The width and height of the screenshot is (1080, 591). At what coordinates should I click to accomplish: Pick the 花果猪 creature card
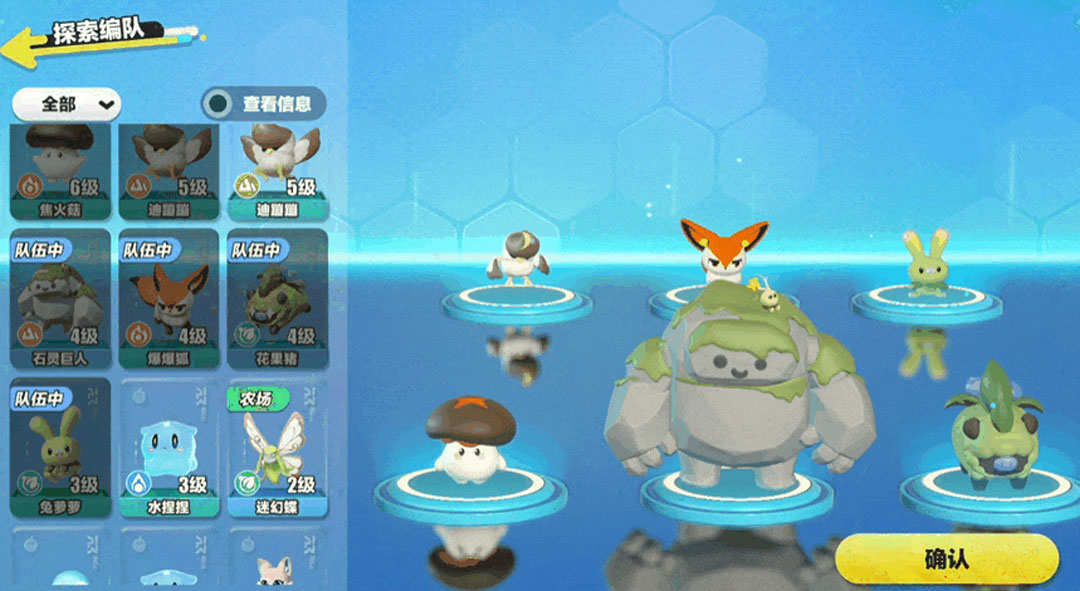pos(277,298)
